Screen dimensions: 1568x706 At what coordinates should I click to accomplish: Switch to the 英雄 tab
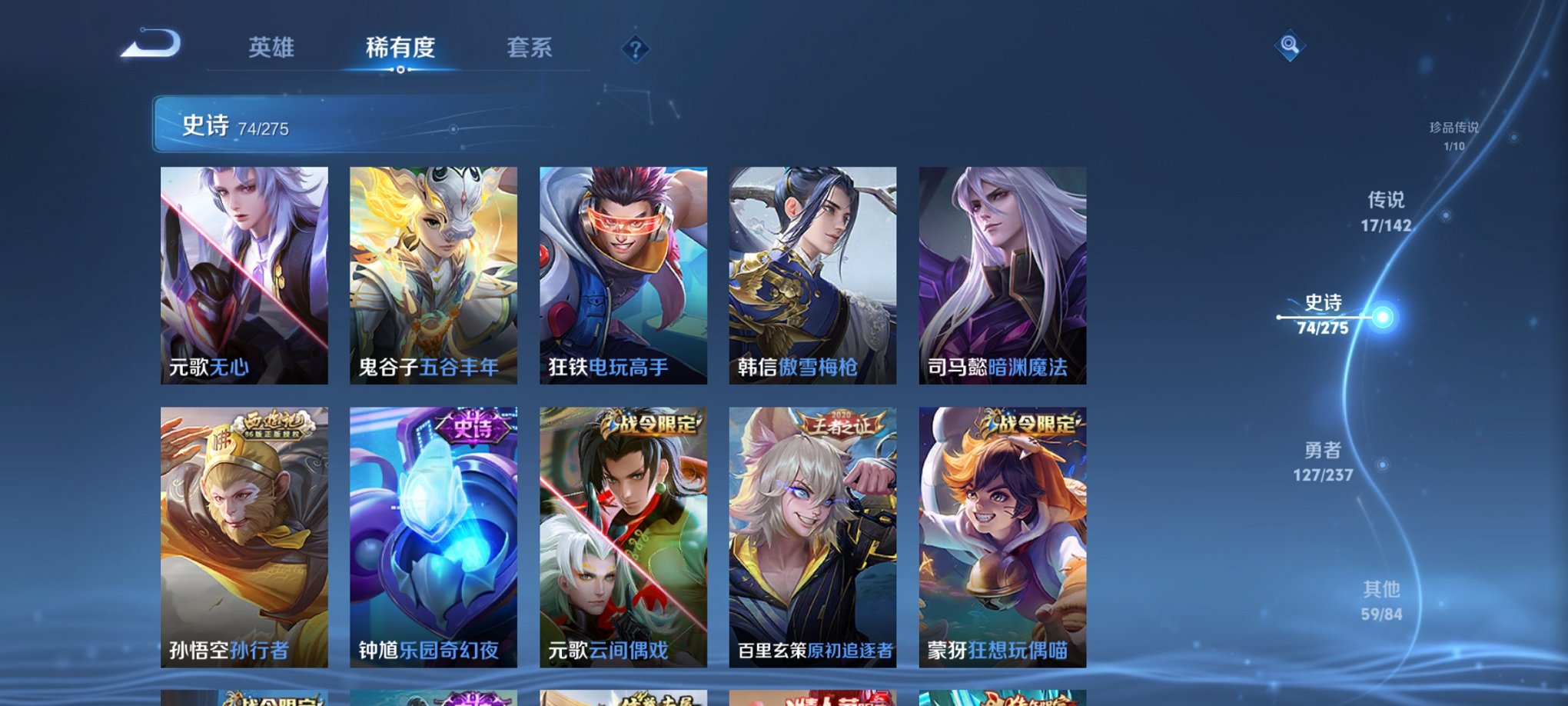click(273, 46)
